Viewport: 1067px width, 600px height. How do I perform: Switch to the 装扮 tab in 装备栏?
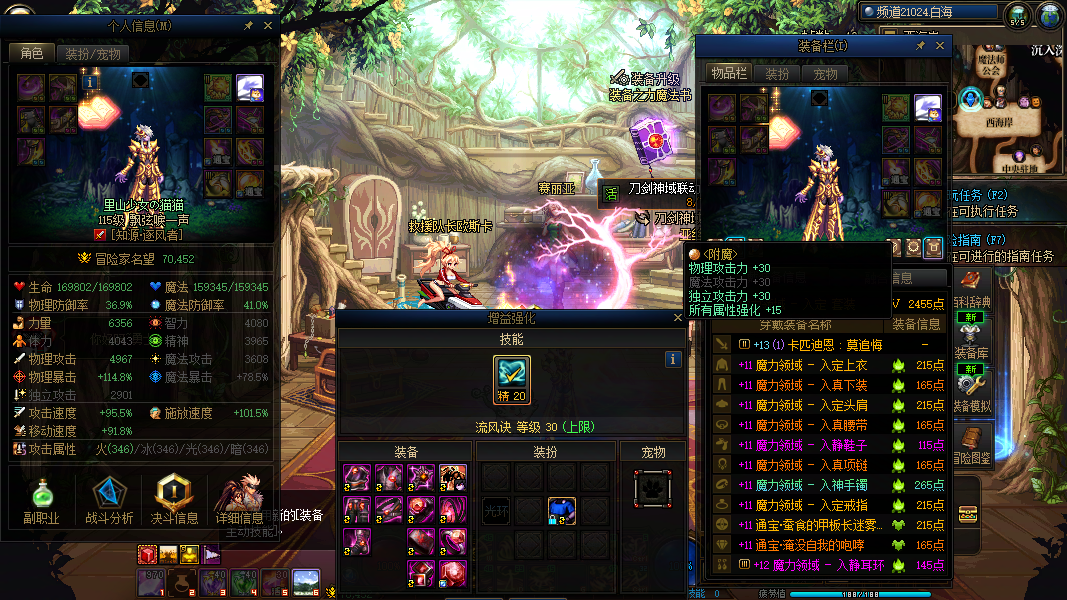(777, 73)
